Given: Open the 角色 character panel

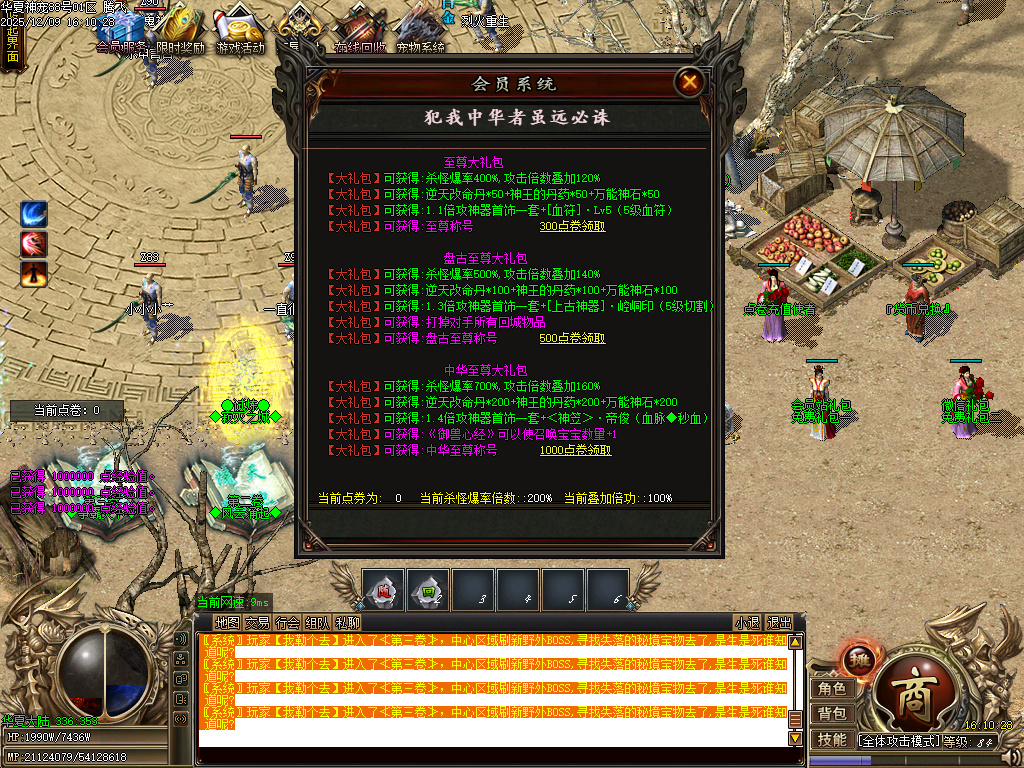Looking at the screenshot, I should [x=832, y=689].
